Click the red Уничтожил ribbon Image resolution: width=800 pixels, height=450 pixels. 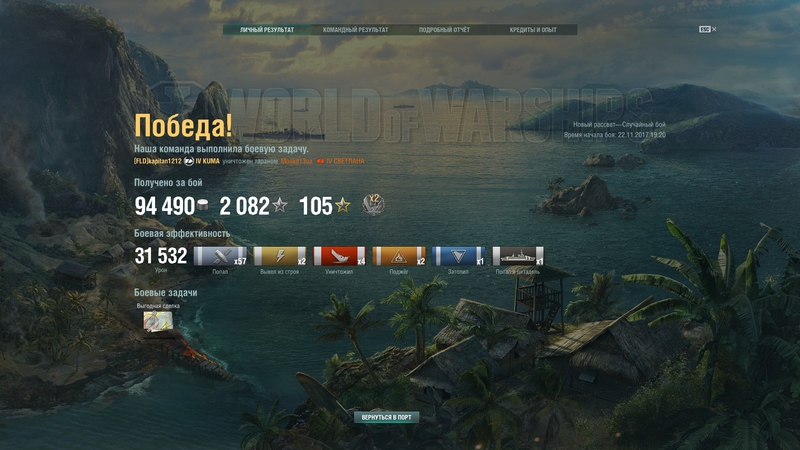click(x=339, y=256)
